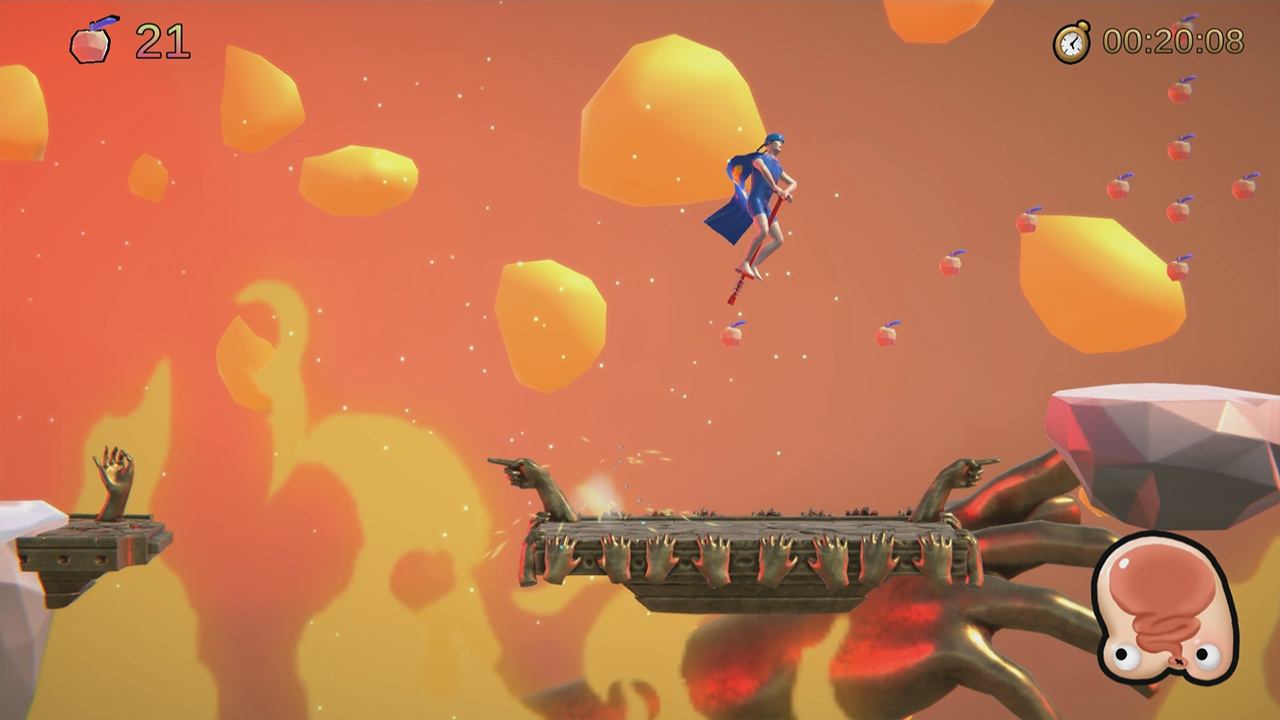Click the apple counter icon top-left
The image size is (1280, 720).
(x=92, y=43)
